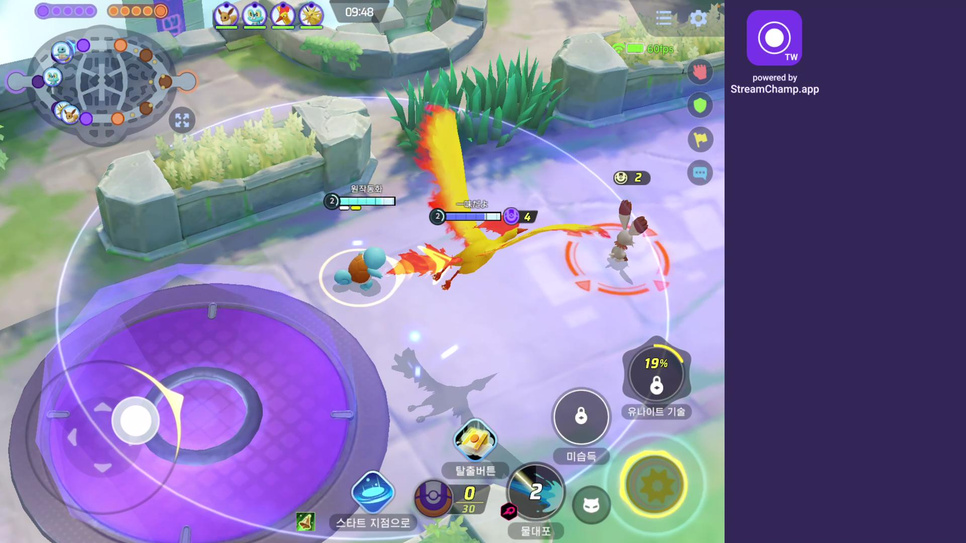Send the yellow flag quick-chat signal
Screen dimensions: 966x543
tap(700, 139)
